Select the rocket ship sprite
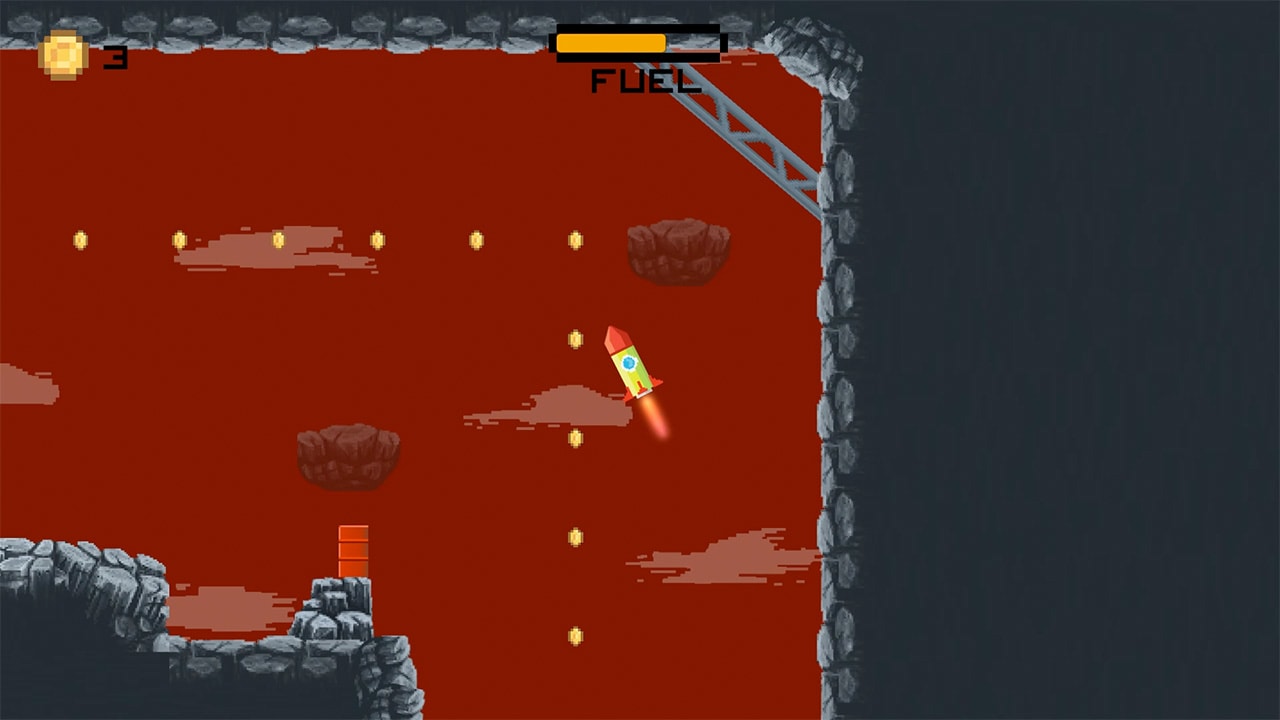The height and width of the screenshot is (720, 1280). pos(630,365)
